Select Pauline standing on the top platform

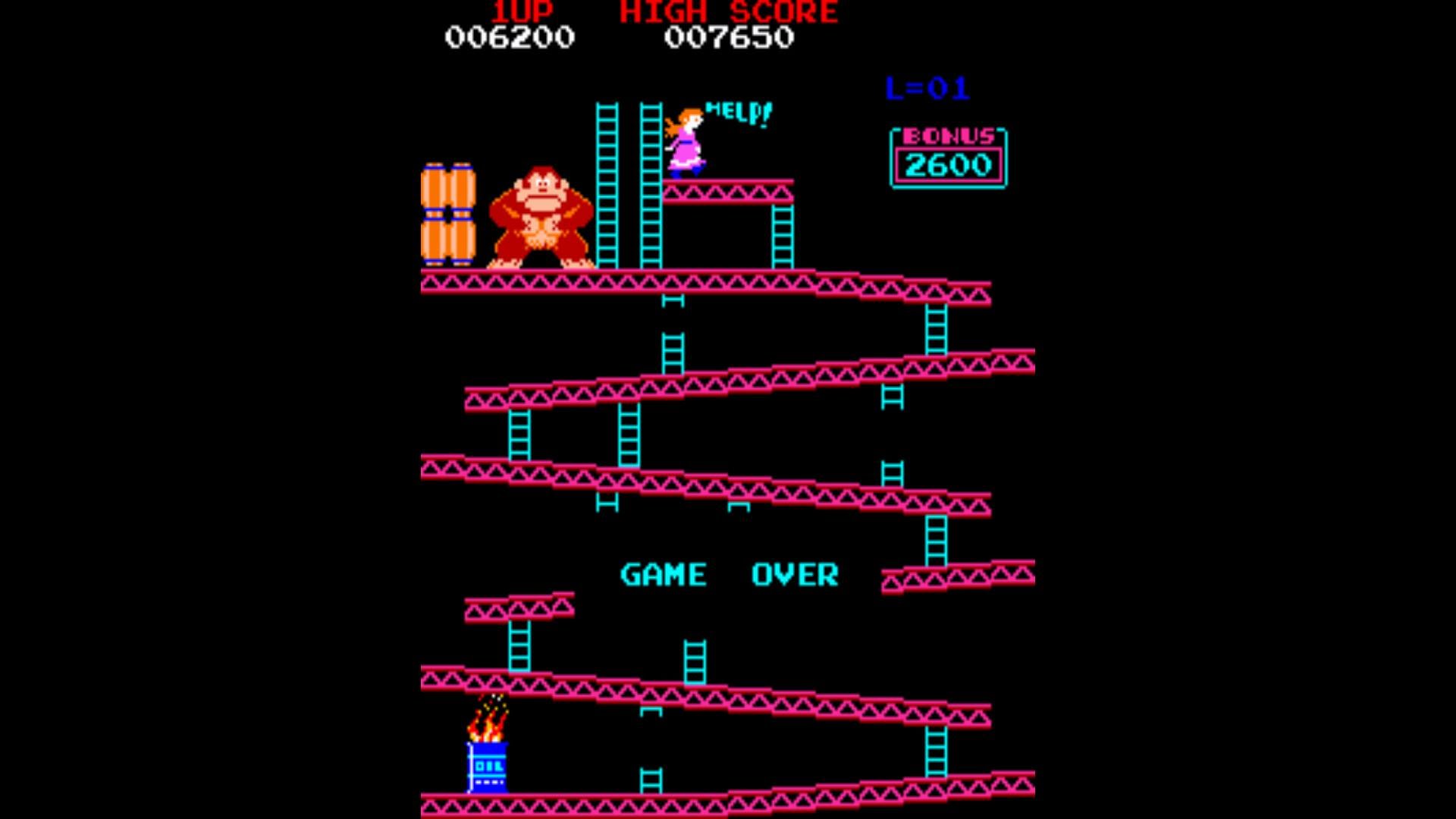click(686, 140)
